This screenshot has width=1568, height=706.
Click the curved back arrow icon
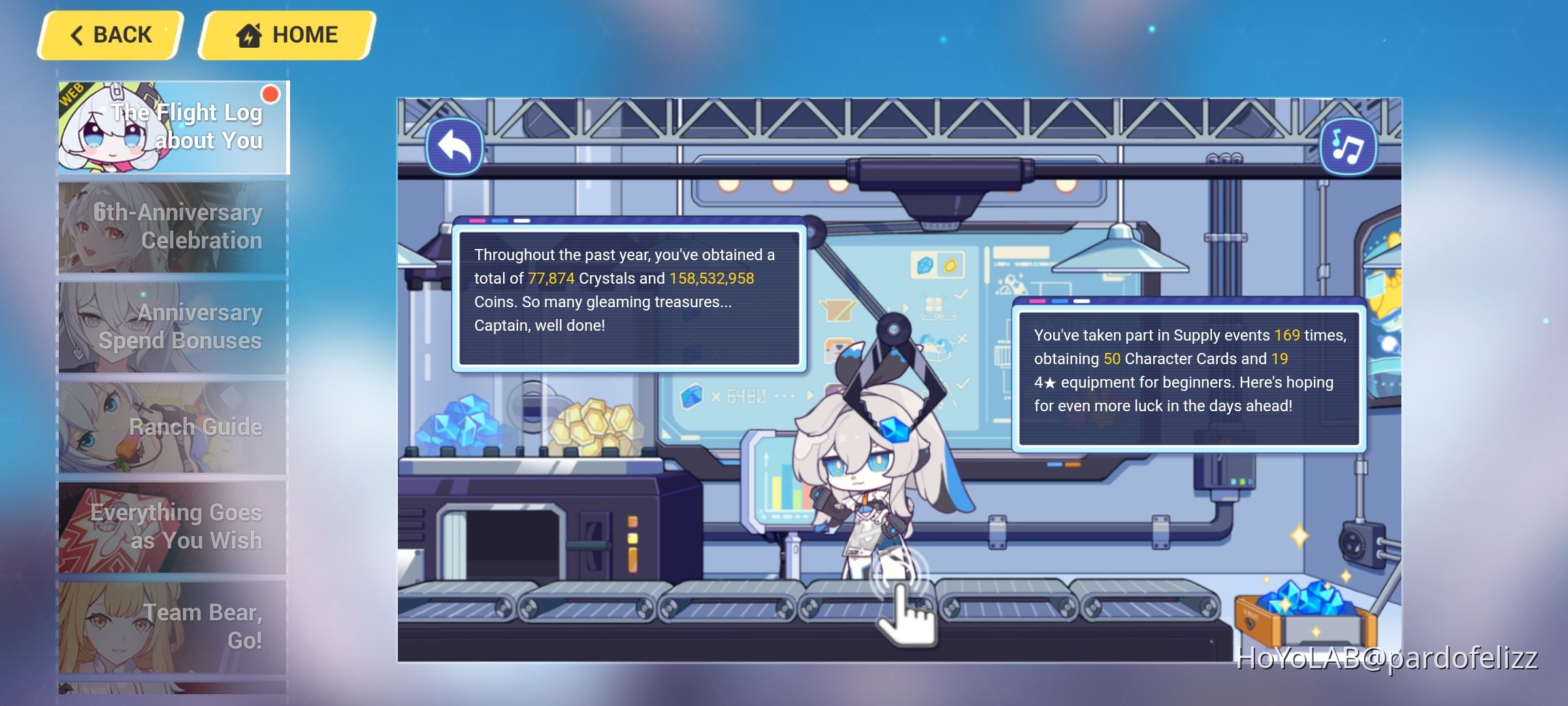click(x=455, y=146)
